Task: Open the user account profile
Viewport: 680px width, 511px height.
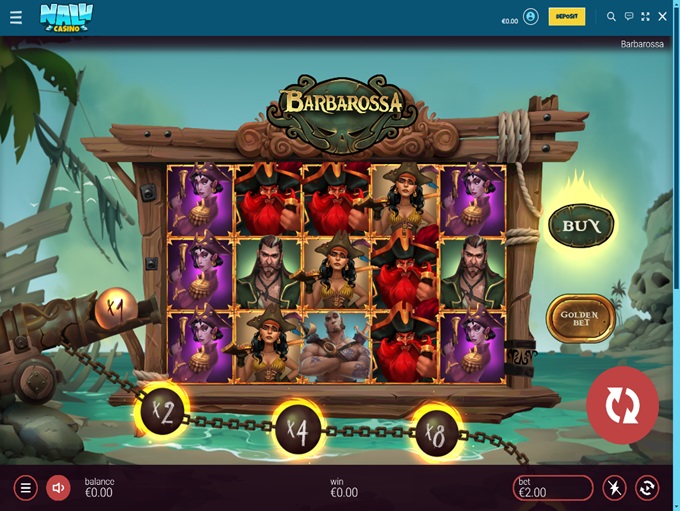Action: [x=530, y=17]
